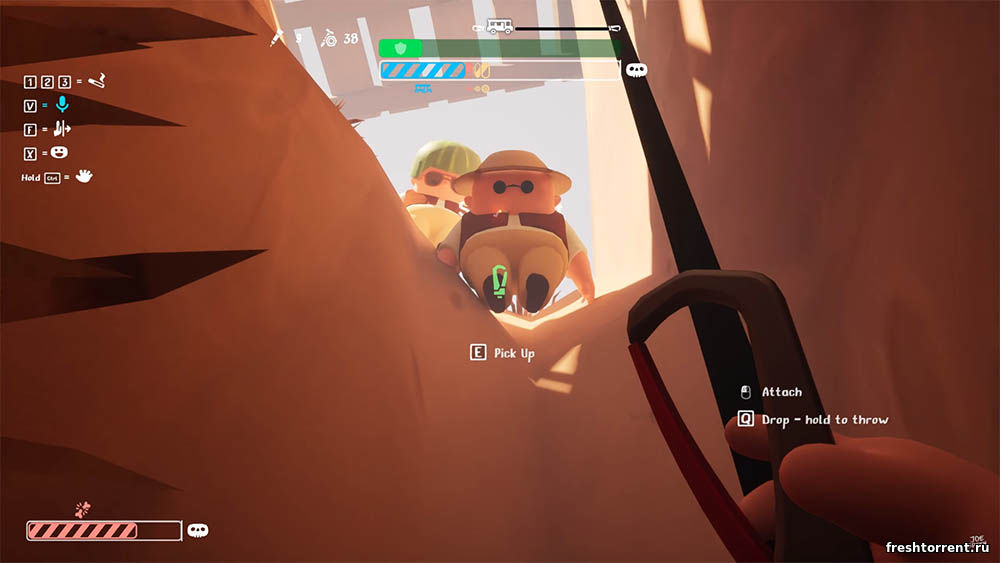Select the broken bone injury icon
The height and width of the screenshot is (563, 1000).
tap(82, 509)
